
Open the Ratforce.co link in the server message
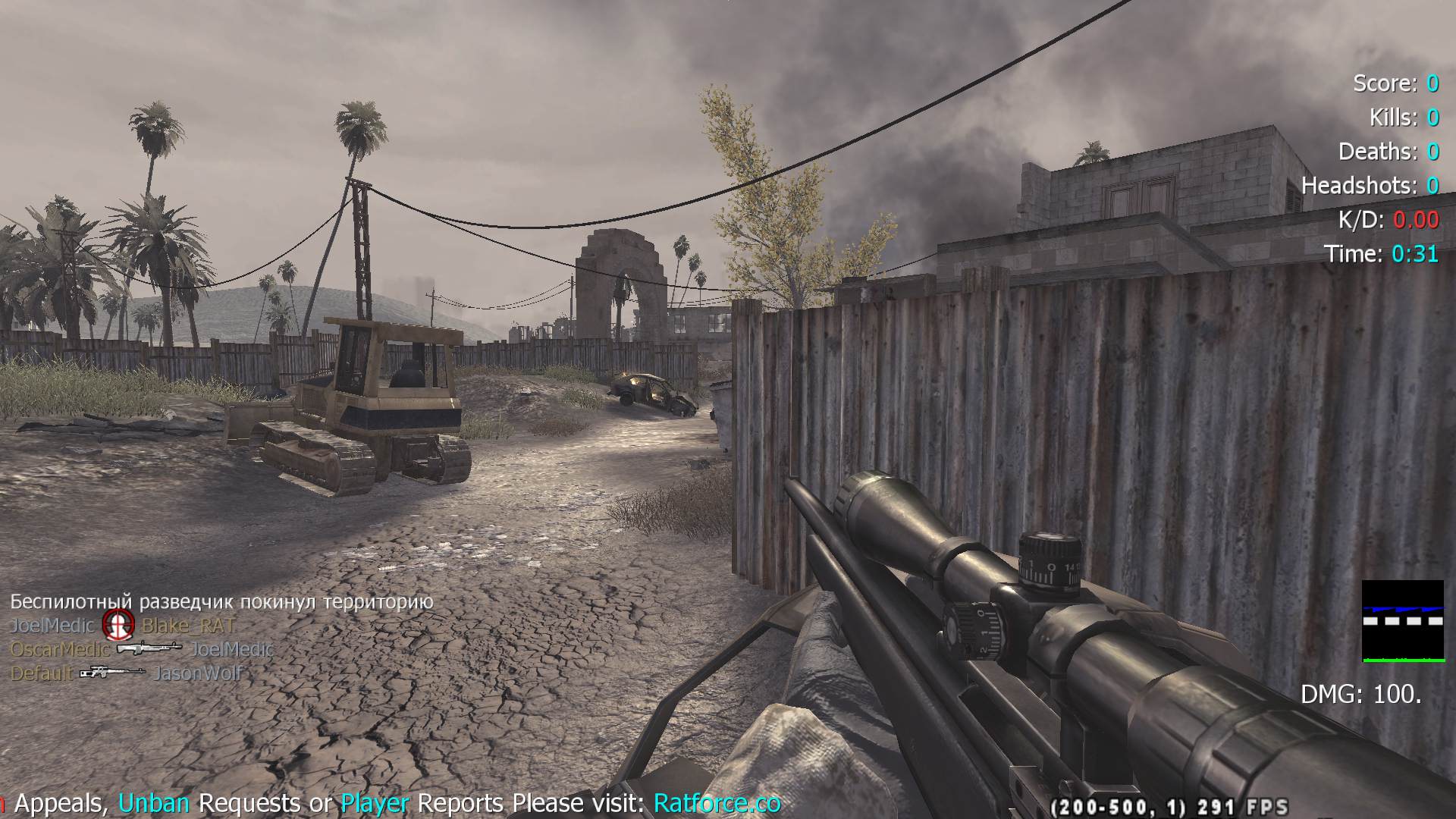(717, 802)
